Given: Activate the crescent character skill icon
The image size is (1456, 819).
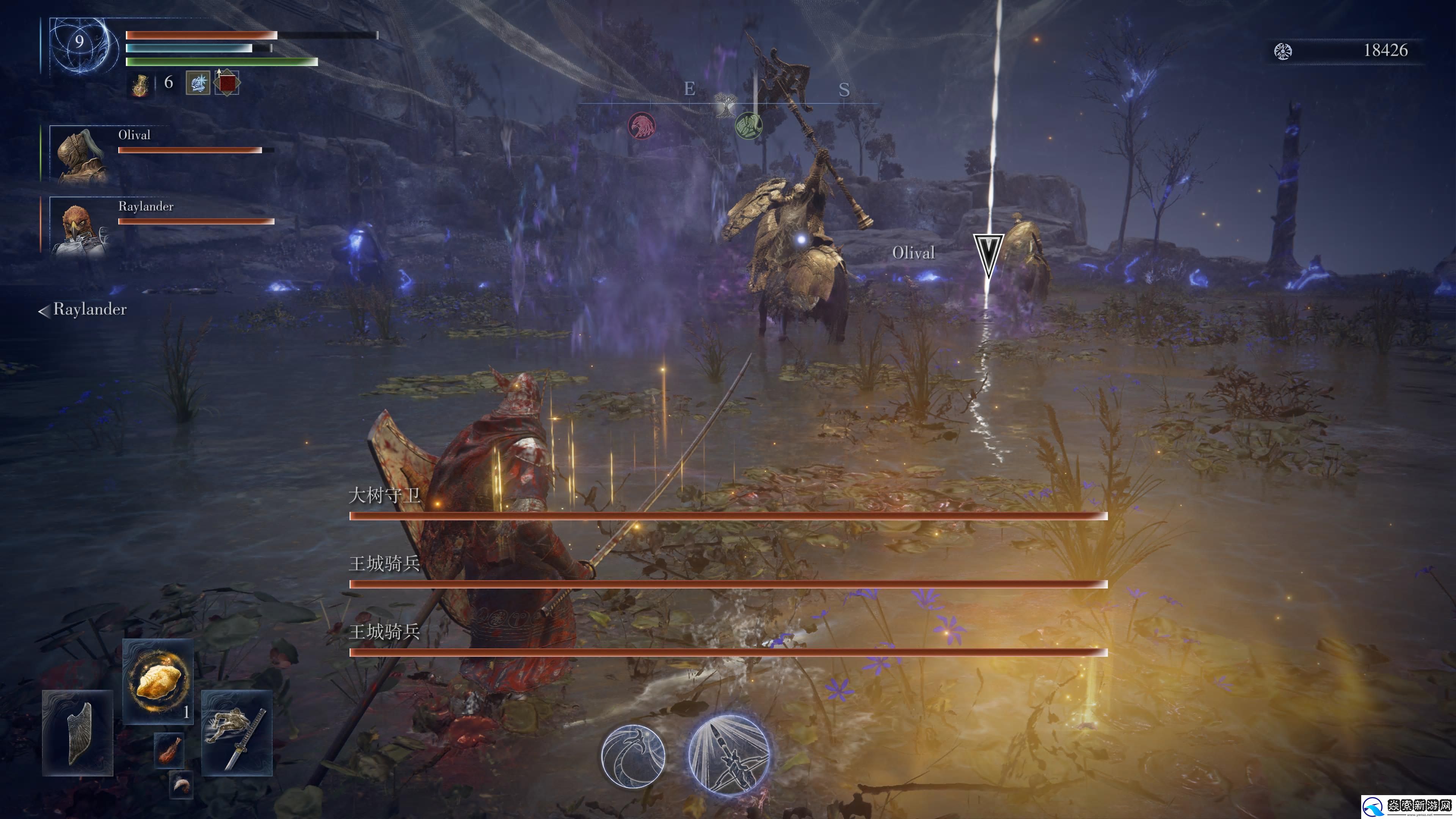Looking at the screenshot, I should tap(633, 756).
